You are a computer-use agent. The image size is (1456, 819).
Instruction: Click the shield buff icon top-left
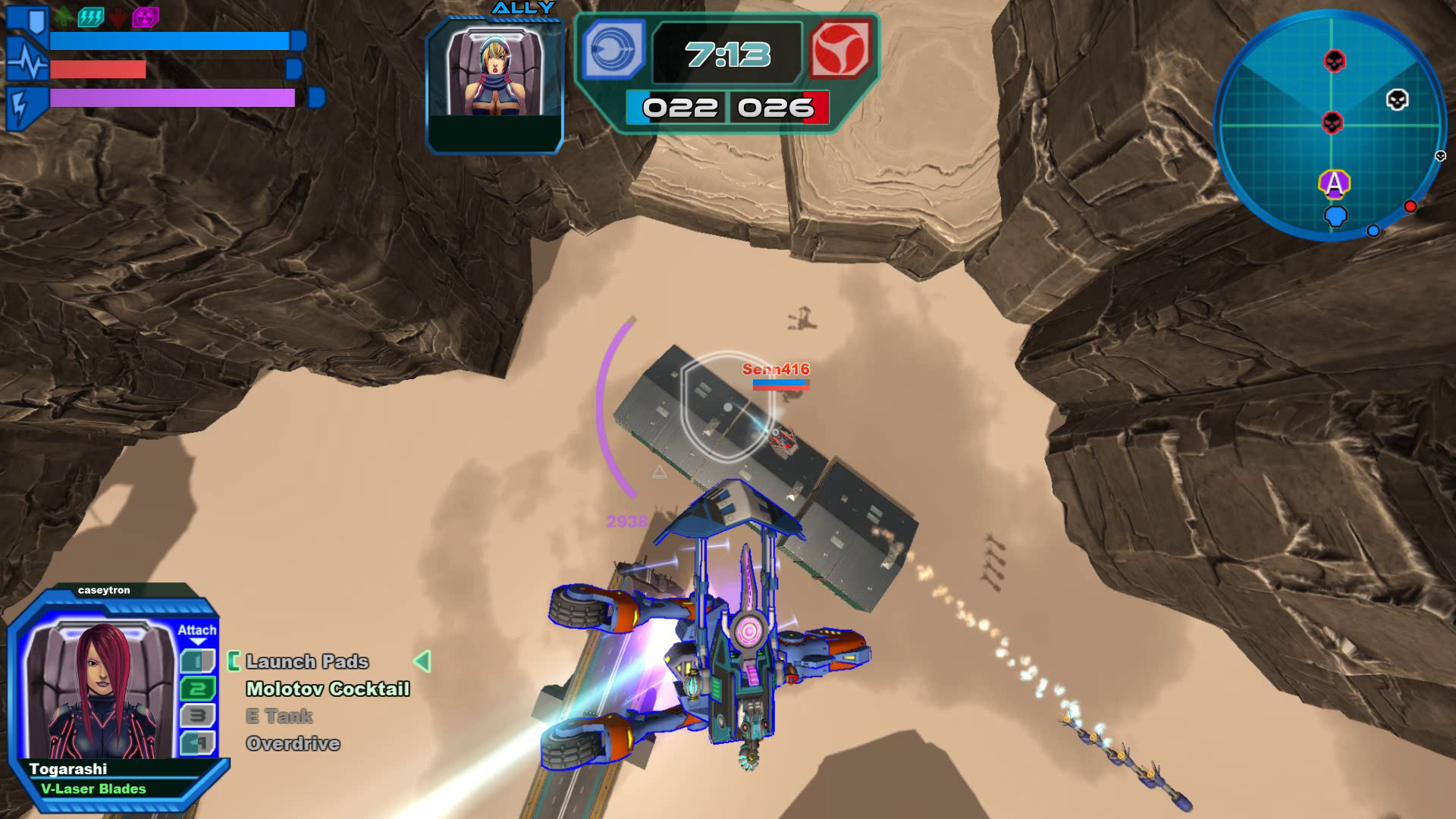pyautogui.click(x=36, y=21)
